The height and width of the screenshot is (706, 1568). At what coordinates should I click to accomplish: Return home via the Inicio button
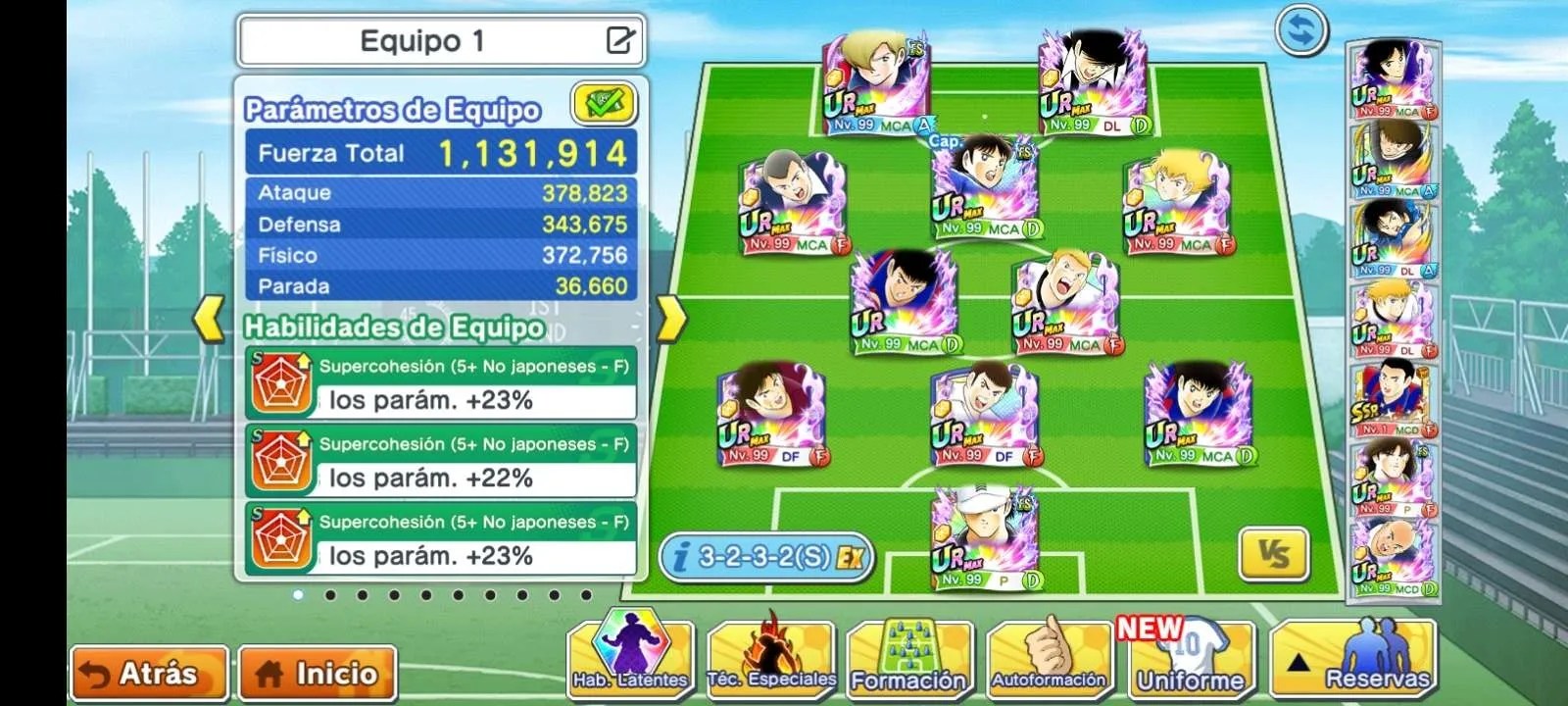[318, 674]
